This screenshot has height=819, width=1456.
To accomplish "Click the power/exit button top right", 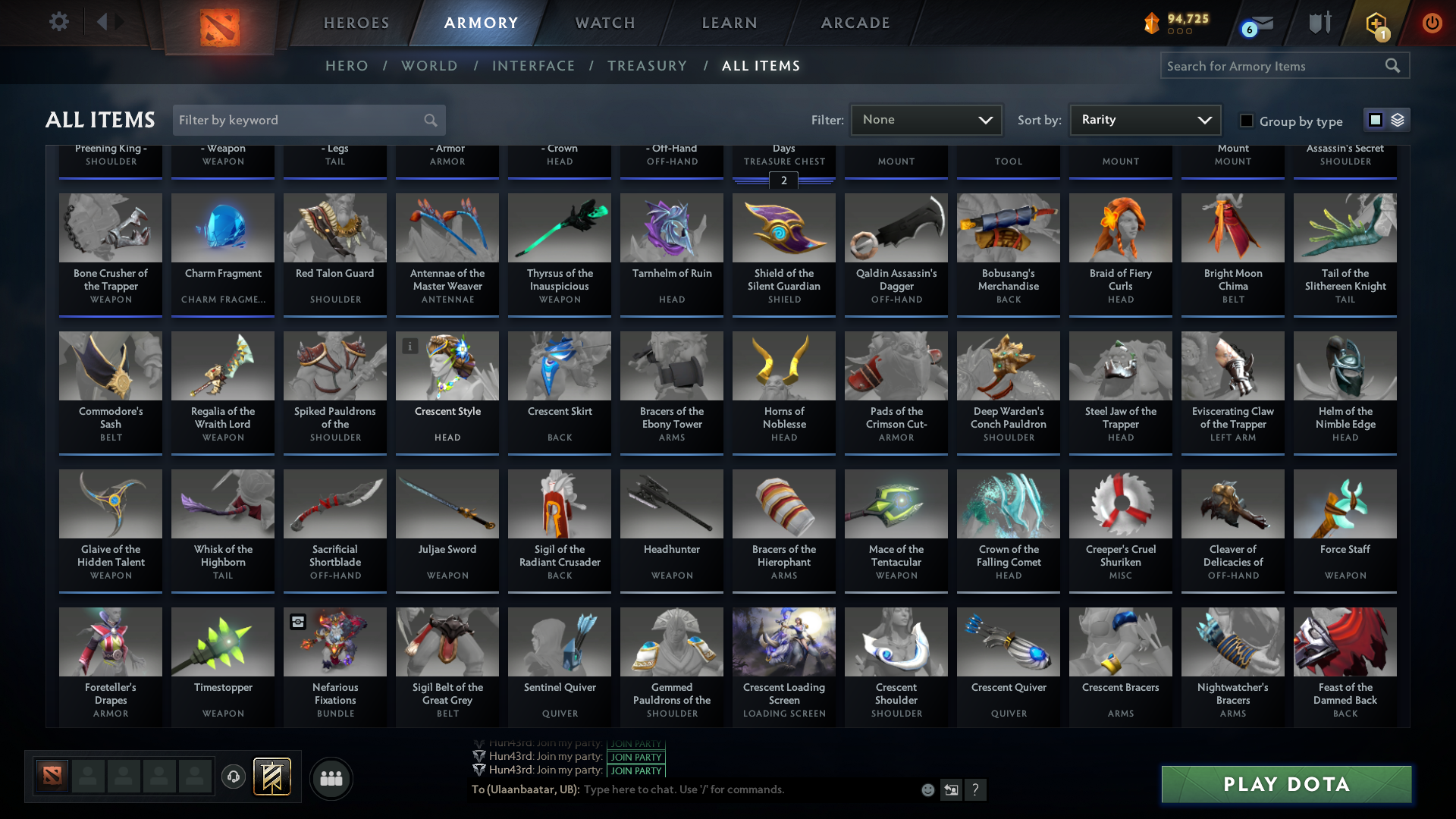I will pyautogui.click(x=1432, y=23).
